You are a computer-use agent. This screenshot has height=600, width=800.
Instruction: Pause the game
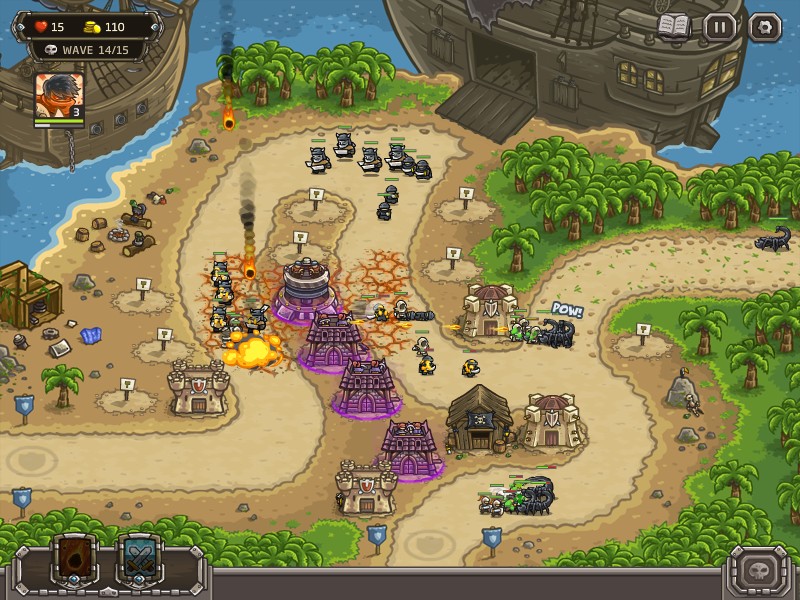point(719,27)
